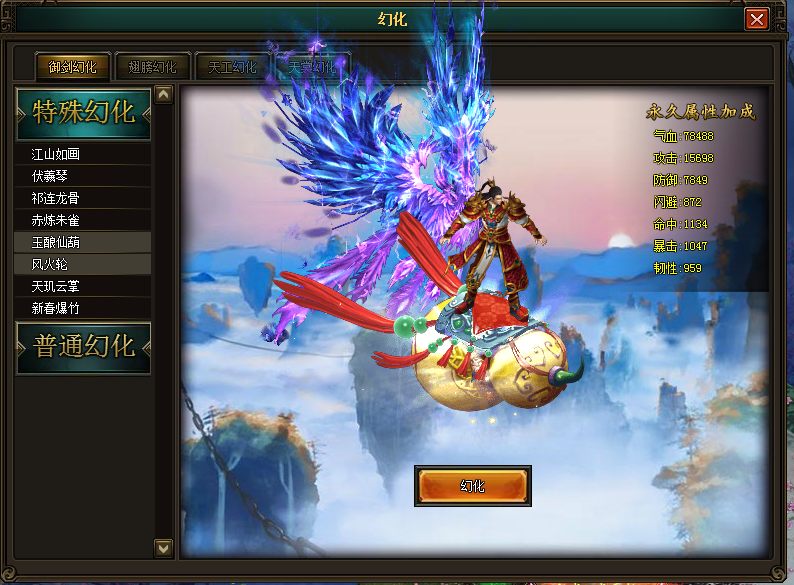Pick 祁连龙骨 in the list
The image size is (794, 585).
[x=84, y=198]
